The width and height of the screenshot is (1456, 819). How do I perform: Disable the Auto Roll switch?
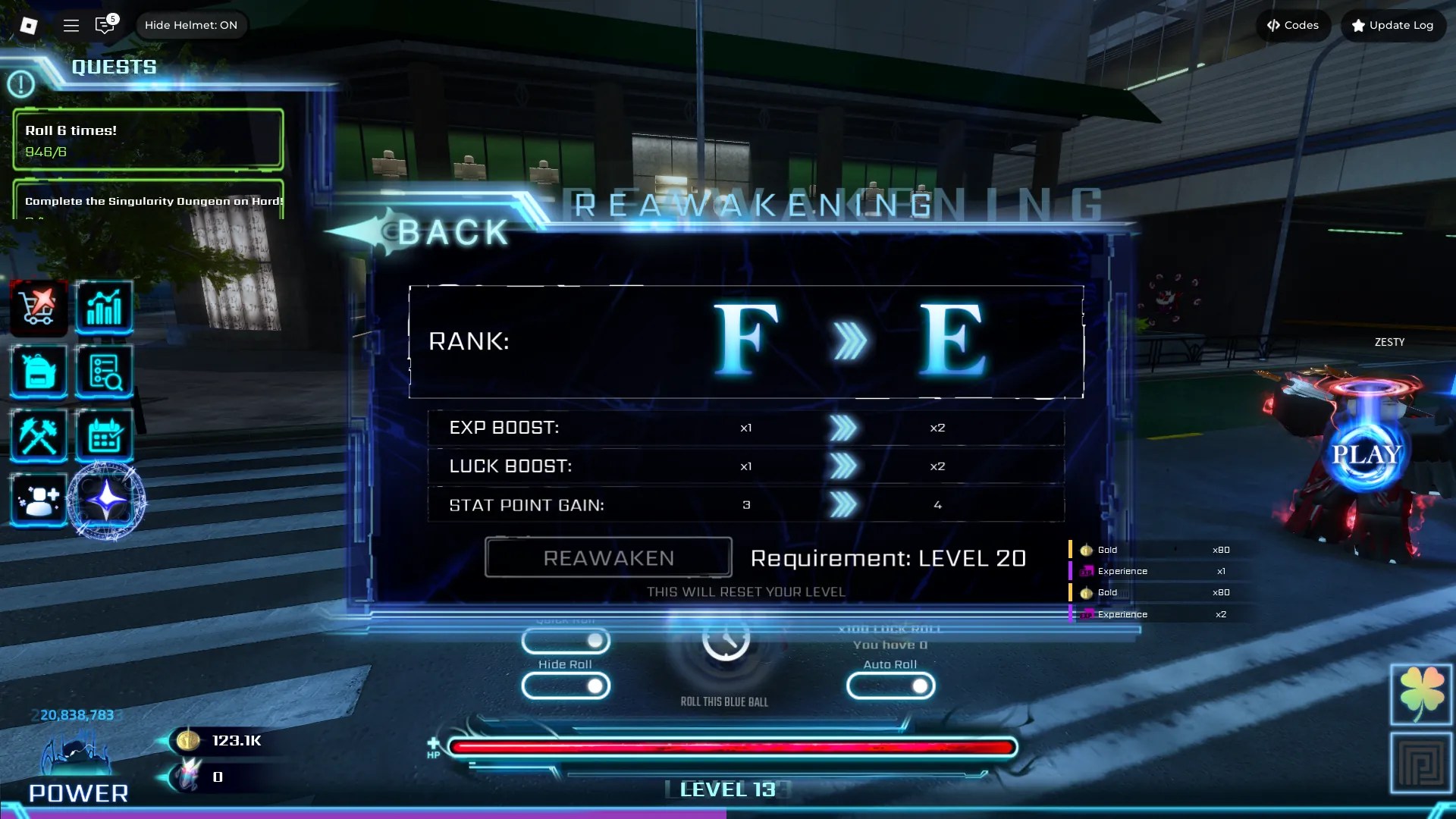[891, 686]
